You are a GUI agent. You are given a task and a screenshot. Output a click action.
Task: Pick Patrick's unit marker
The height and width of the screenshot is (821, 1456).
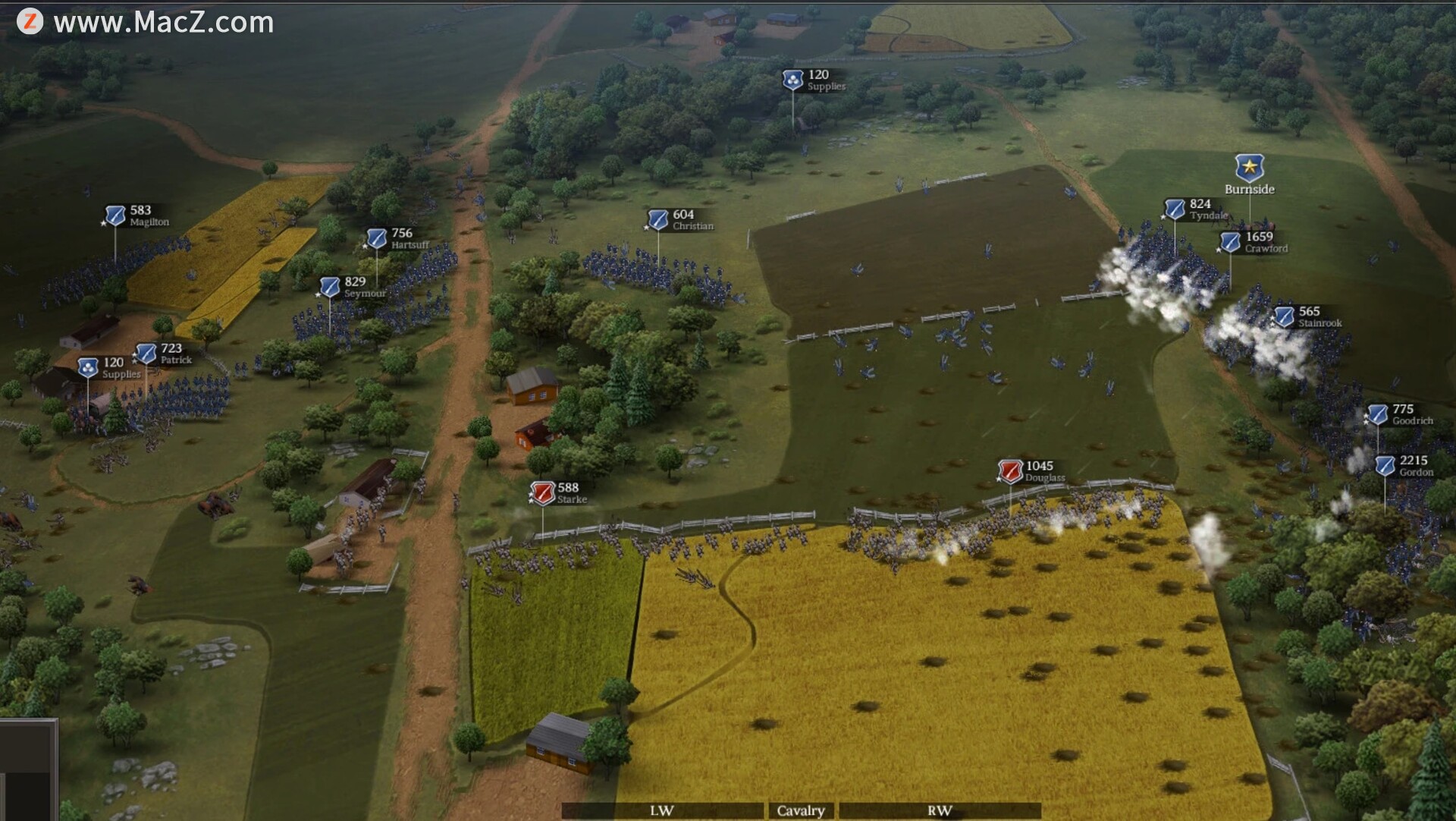pyautogui.click(x=146, y=354)
